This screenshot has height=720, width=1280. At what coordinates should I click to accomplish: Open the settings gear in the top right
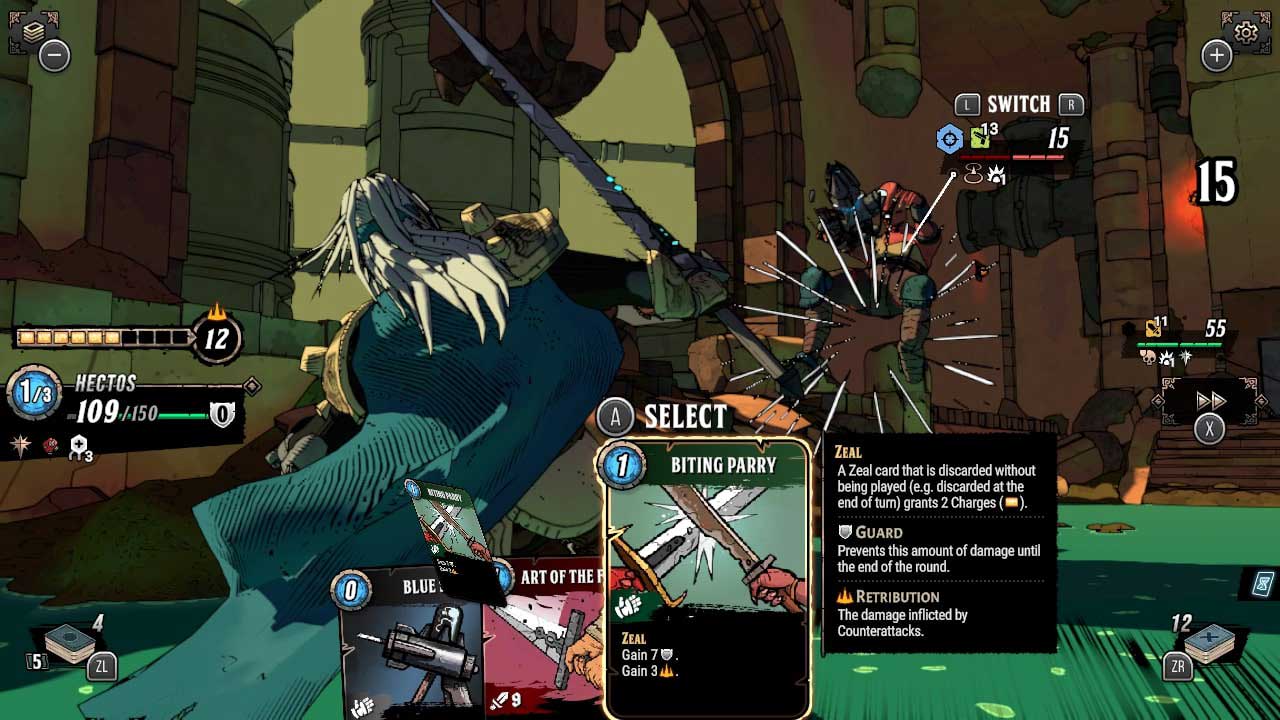(1244, 31)
